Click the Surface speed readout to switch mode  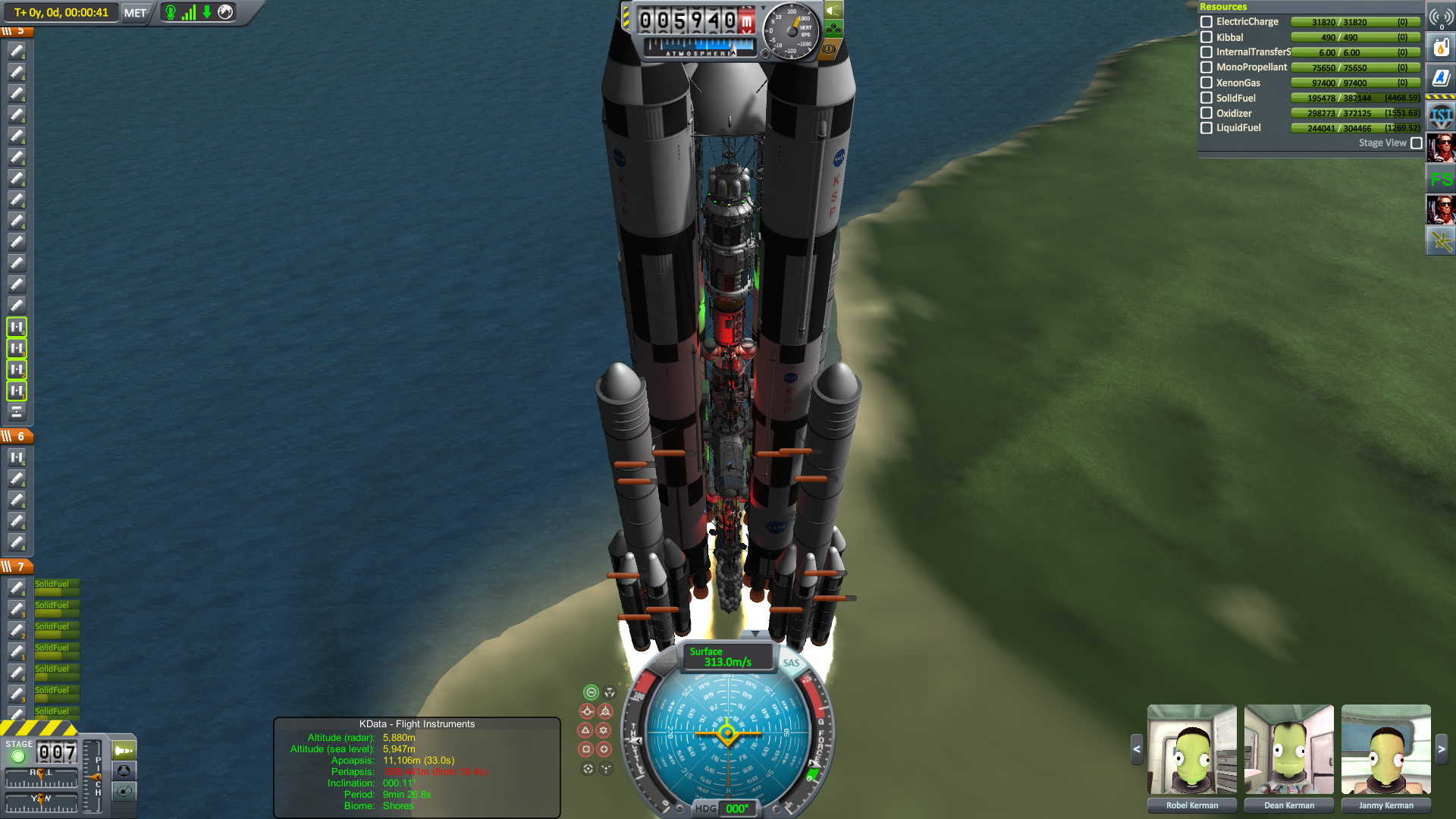point(727,657)
